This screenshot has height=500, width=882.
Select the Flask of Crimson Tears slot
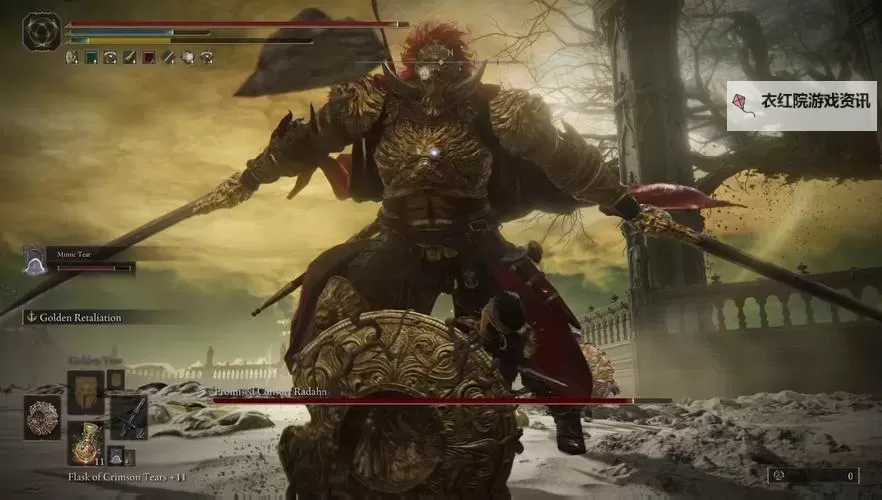pyautogui.click(x=84, y=442)
